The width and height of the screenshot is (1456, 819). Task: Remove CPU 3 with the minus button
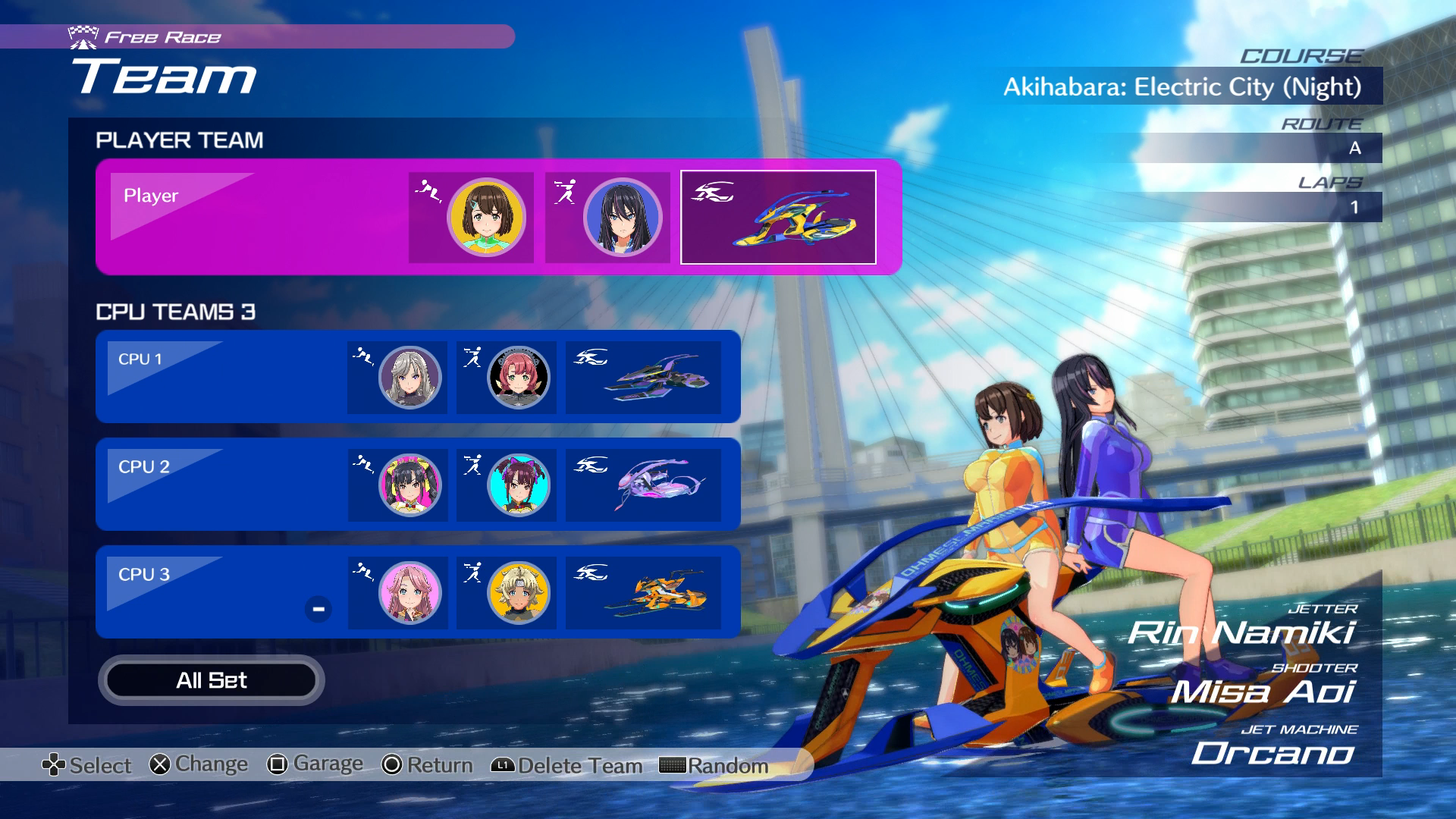(x=318, y=609)
